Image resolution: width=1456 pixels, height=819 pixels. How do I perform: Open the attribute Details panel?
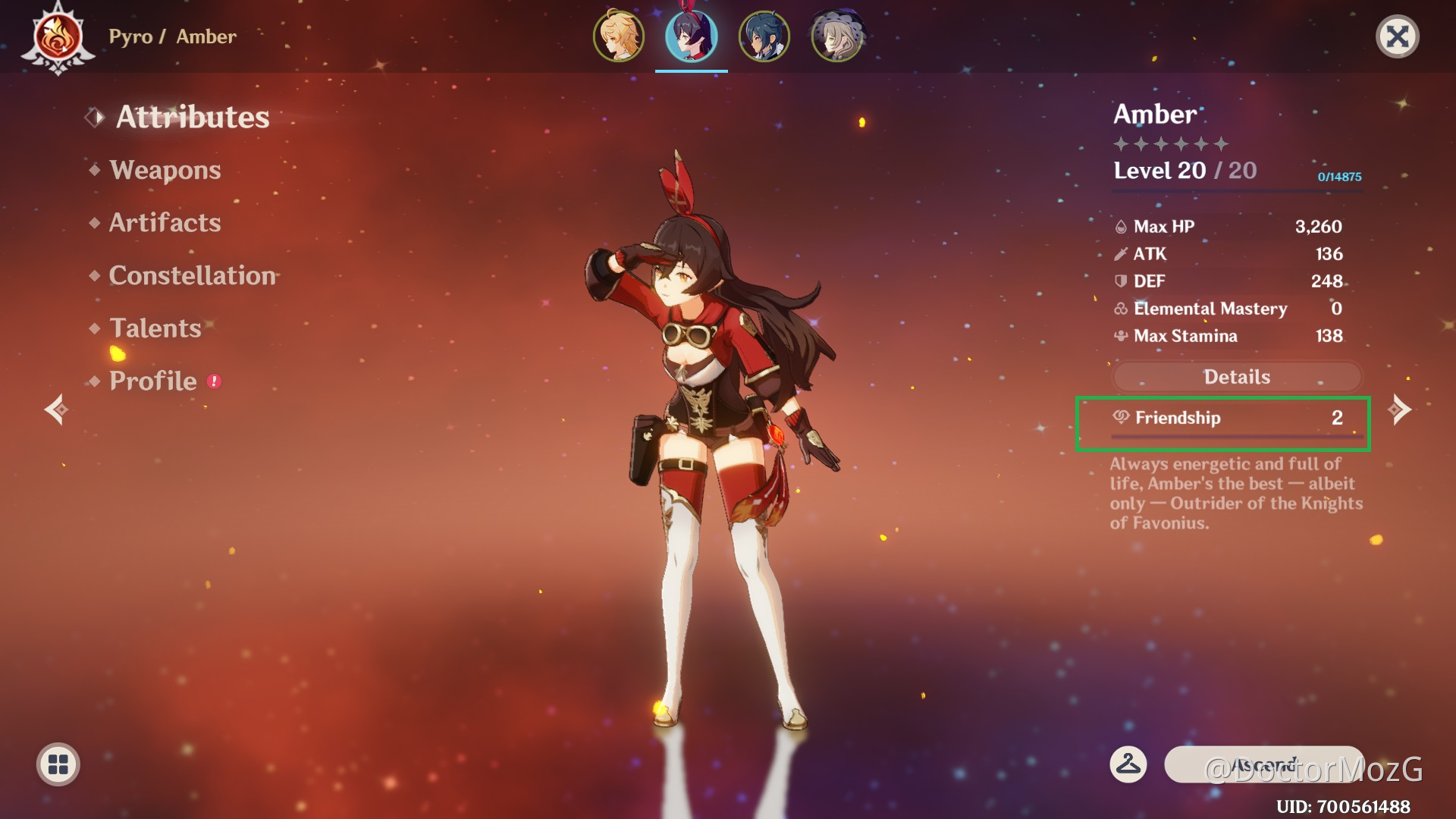[x=1236, y=377]
